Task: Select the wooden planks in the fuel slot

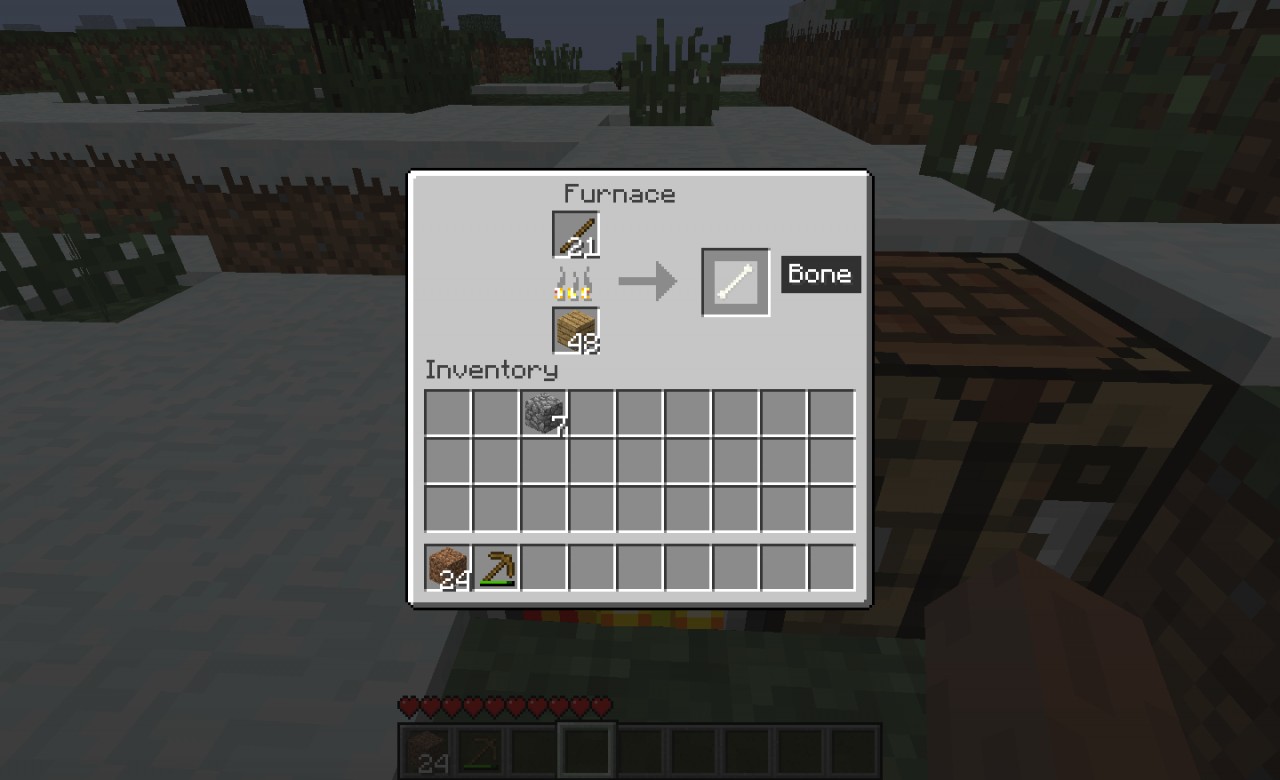Action: (576, 331)
